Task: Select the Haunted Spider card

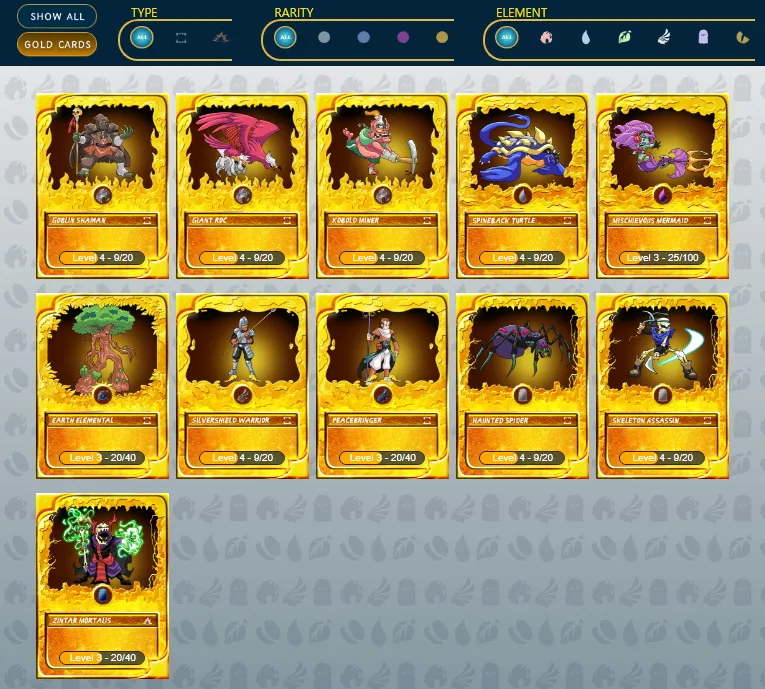Action: [522, 385]
